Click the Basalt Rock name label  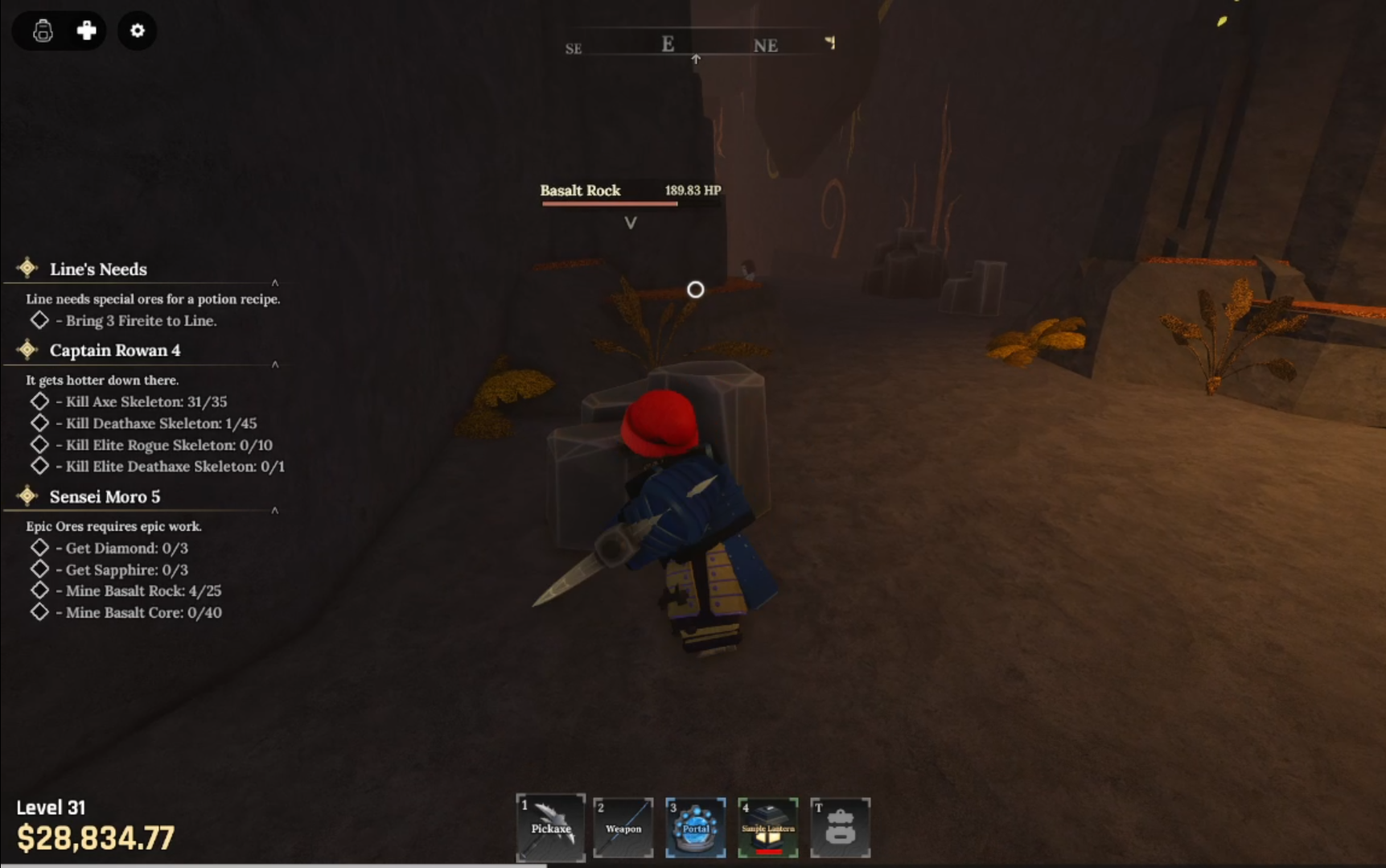[581, 191]
